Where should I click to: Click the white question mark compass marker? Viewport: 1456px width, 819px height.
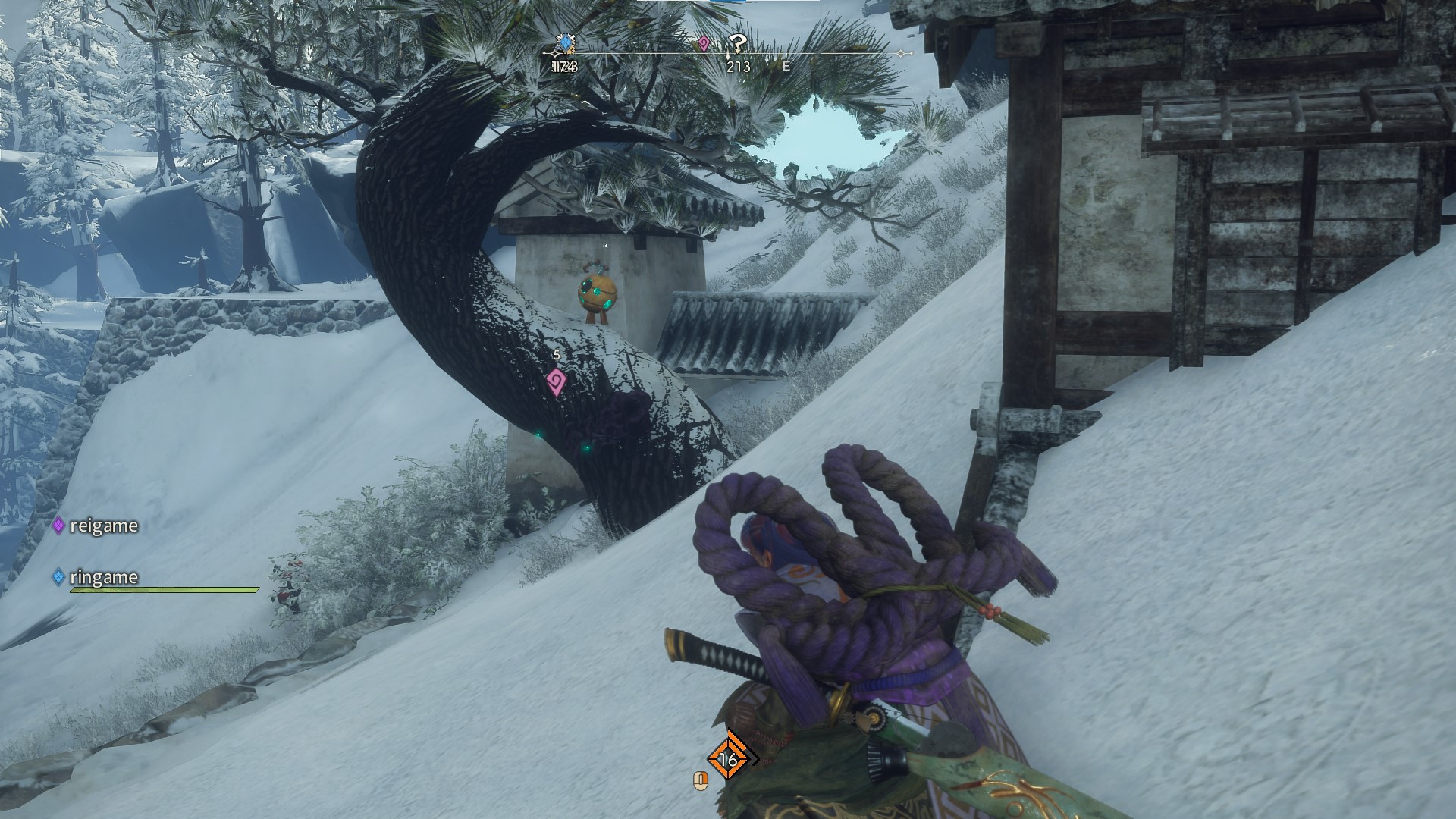click(736, 43)
